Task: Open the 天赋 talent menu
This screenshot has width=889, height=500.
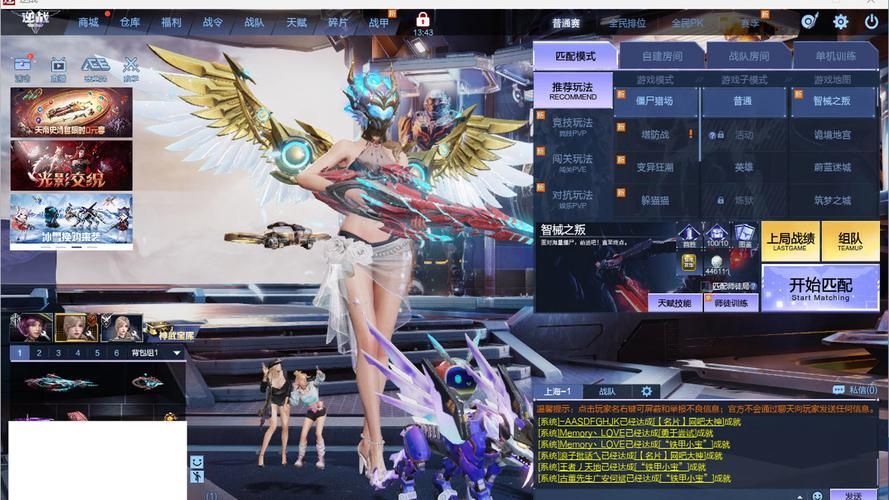Action: coord(296,22)
